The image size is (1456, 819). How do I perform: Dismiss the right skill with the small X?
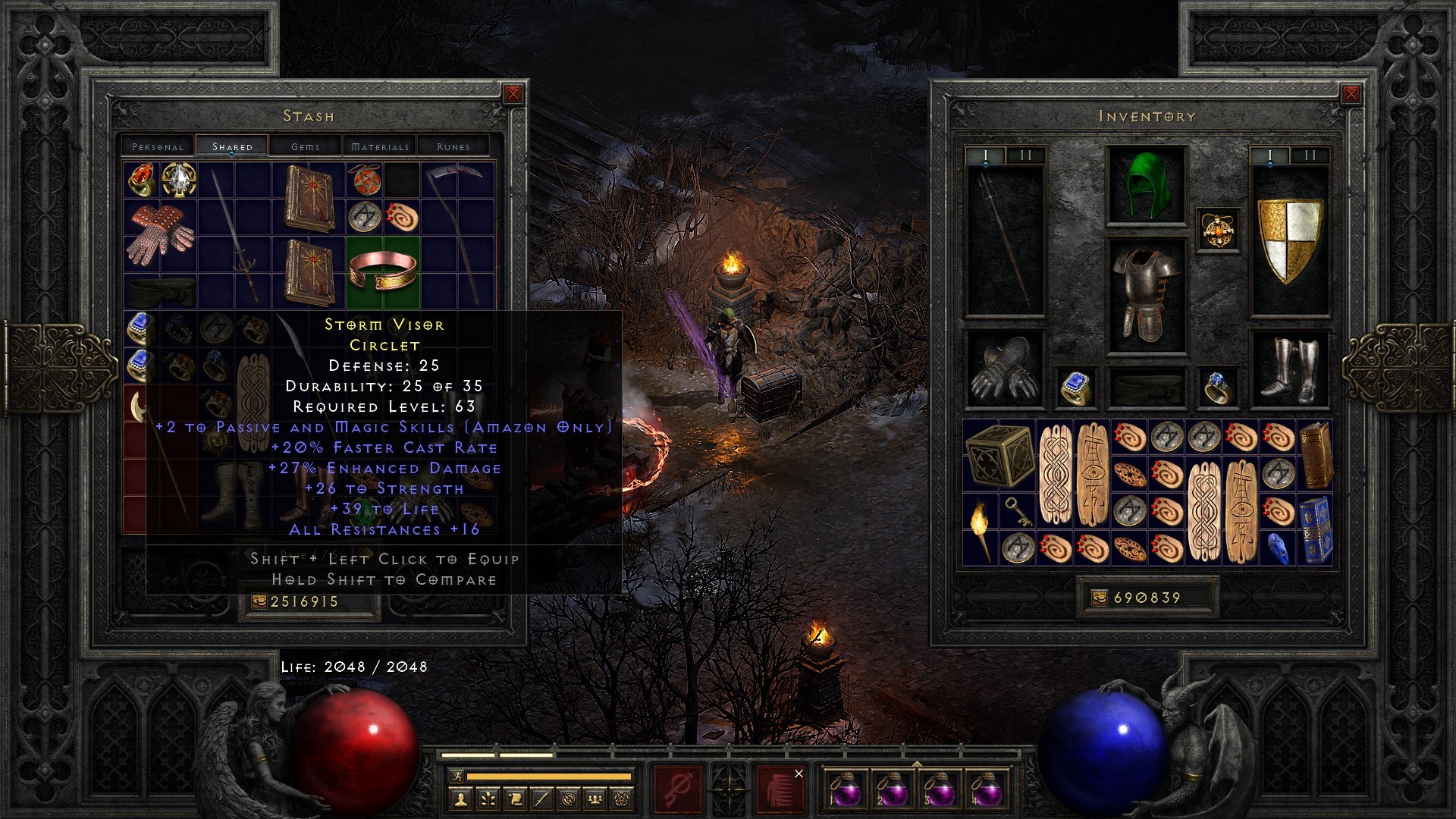click(x=799, y=774)
